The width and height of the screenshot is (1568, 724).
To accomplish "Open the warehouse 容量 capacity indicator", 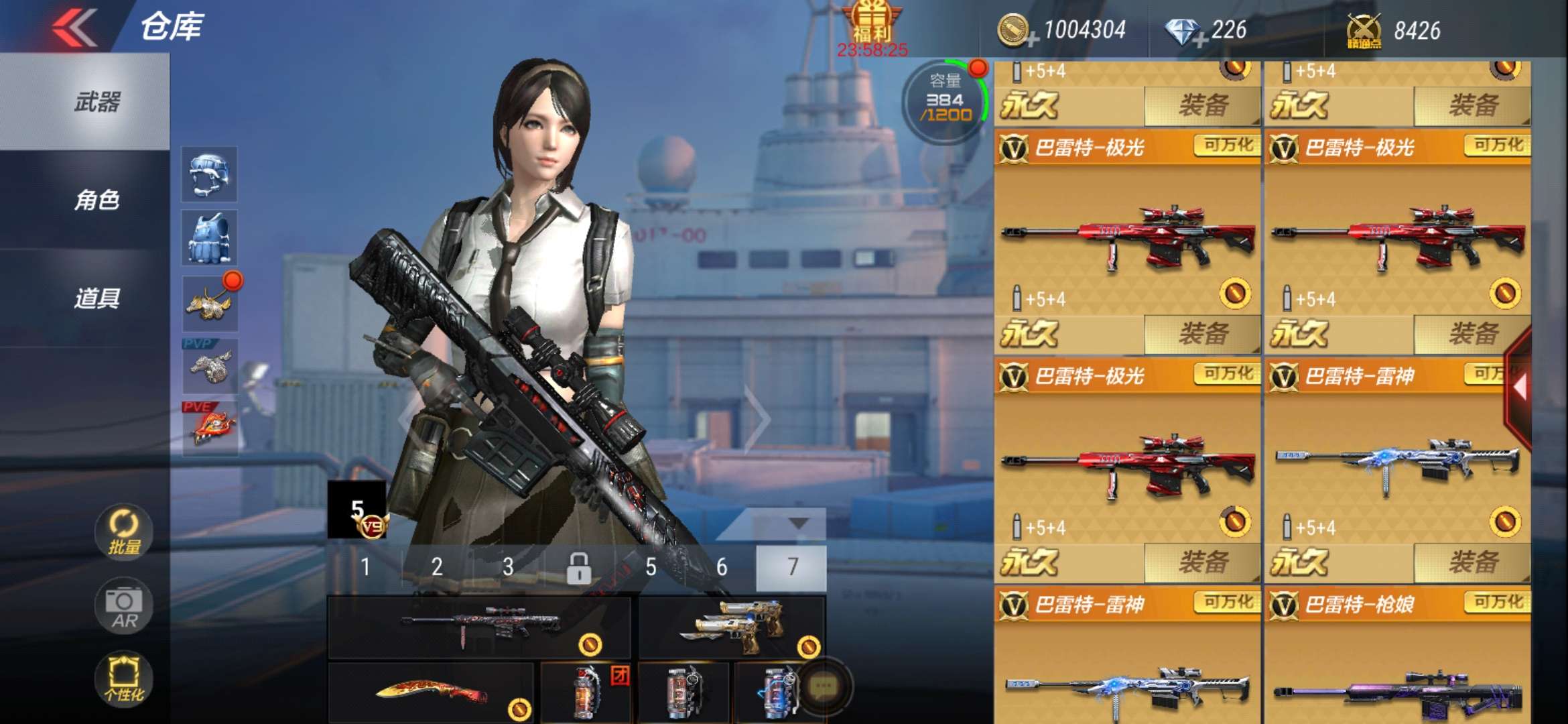I will coord(945,101).
